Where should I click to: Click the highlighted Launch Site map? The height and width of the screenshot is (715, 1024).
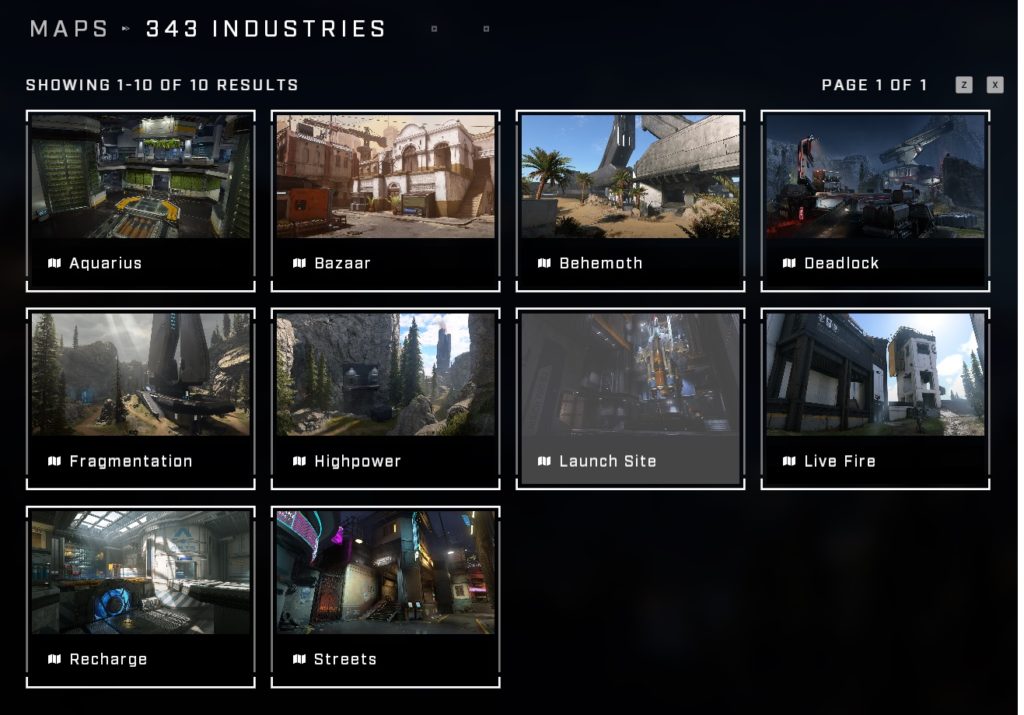click(630, 398)
